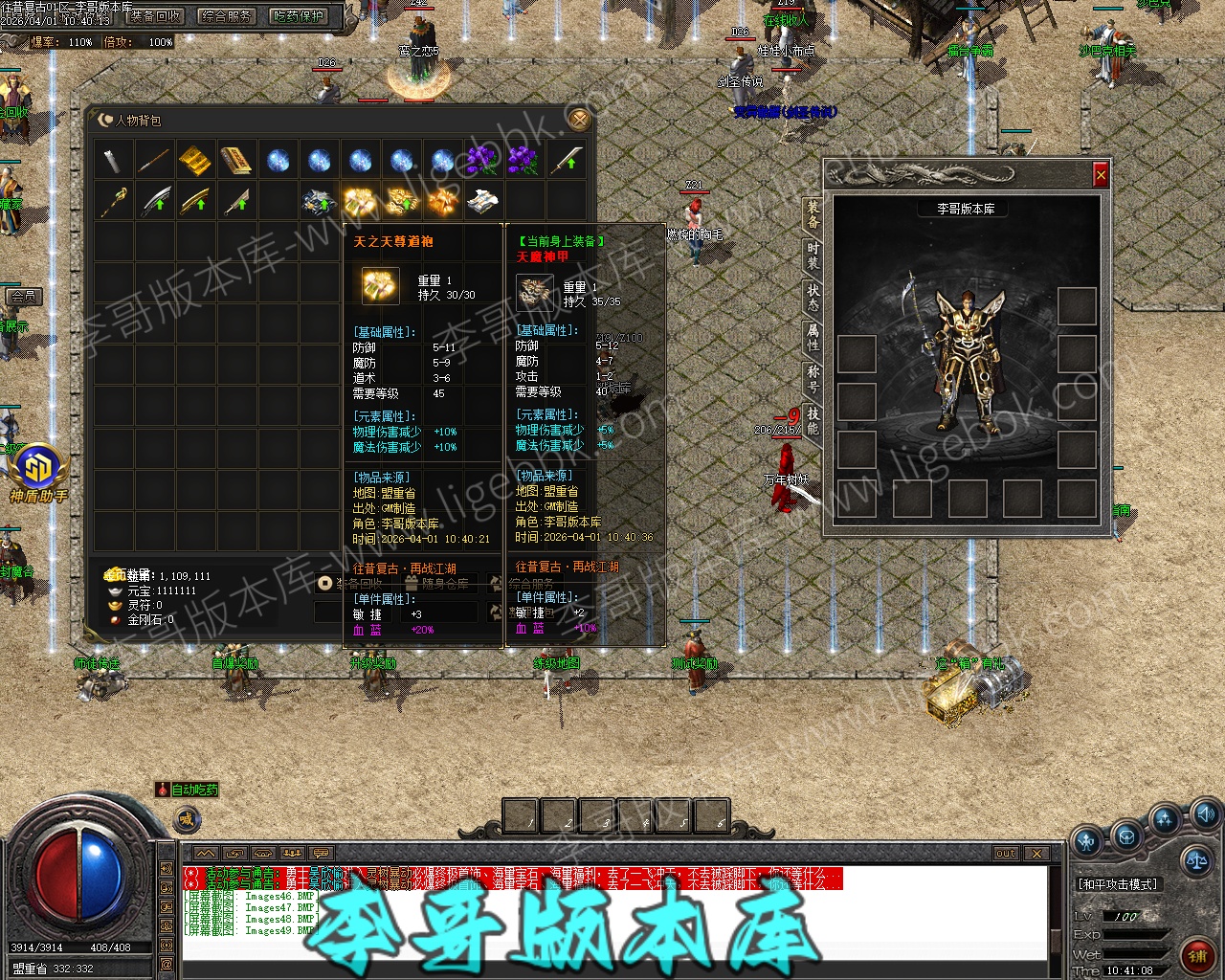Change the 和平攻击模式 attack mode

pyautogui.click(x=1118, y=884)
